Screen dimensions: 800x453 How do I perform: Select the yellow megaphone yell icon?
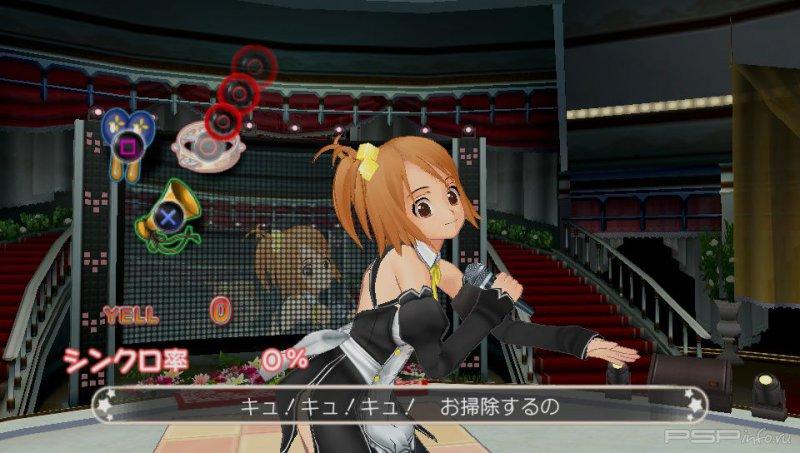166,212
